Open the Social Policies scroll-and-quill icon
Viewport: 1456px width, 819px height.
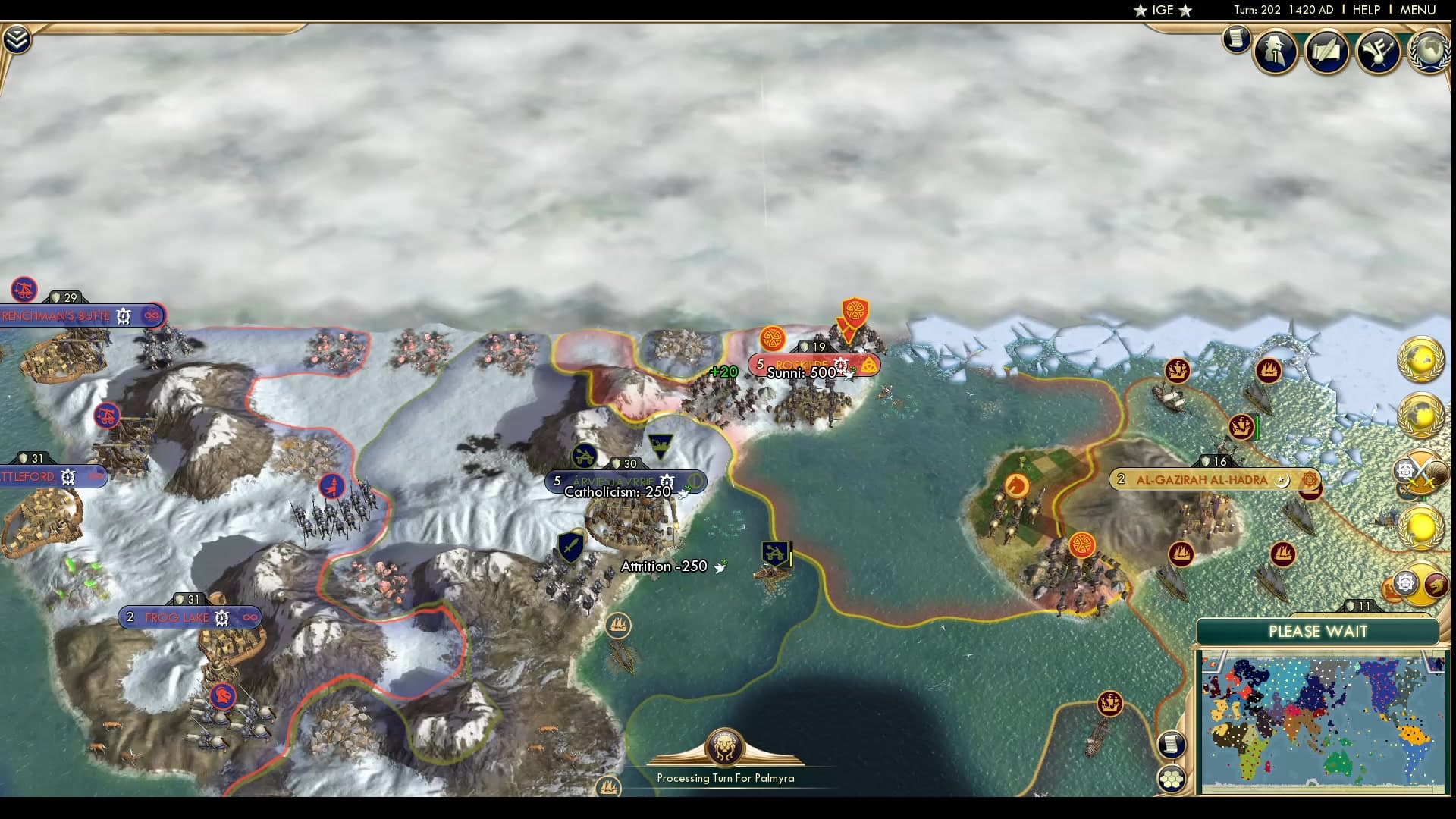click(x=1326, y=52)
